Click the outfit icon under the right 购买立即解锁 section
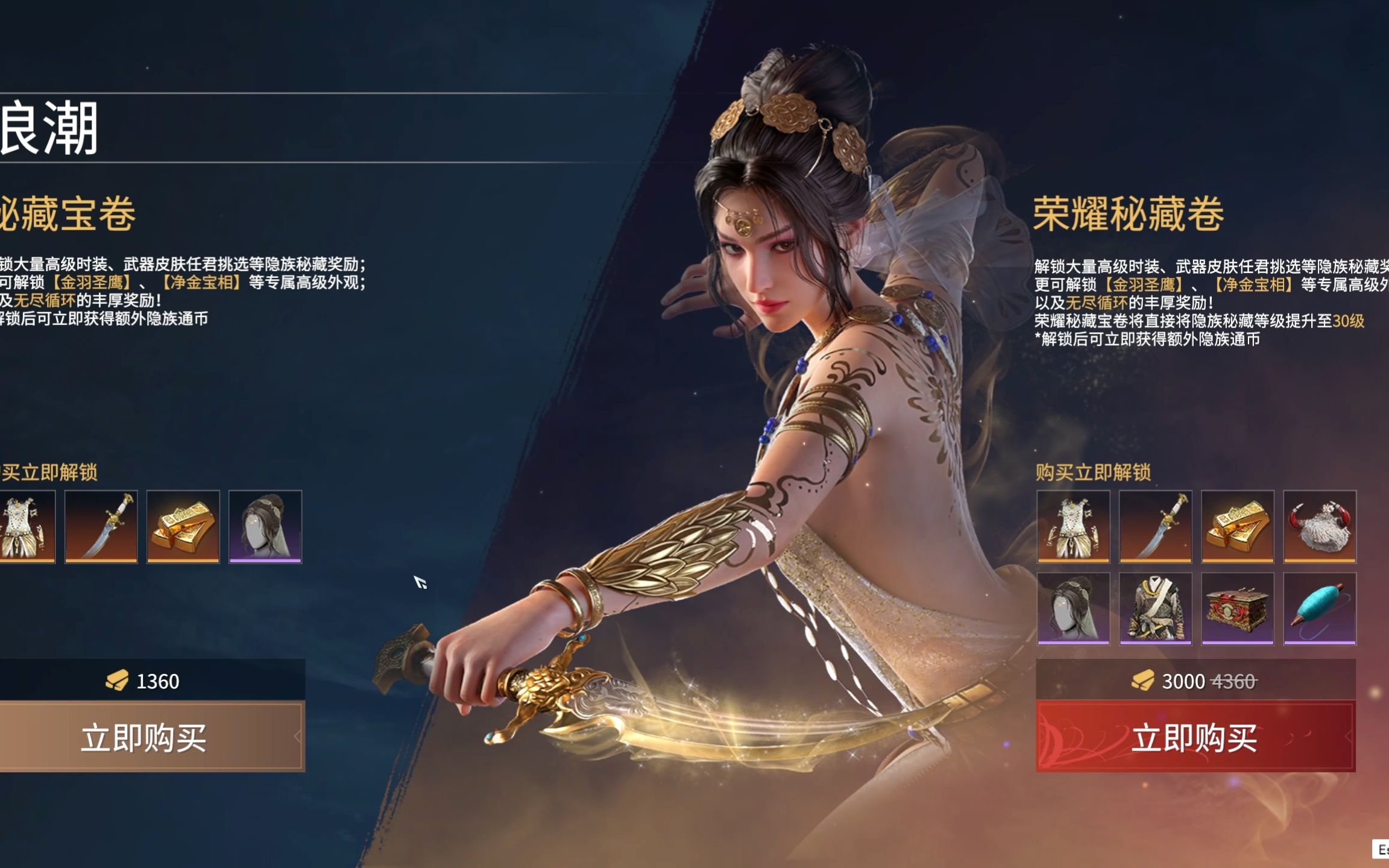 pos(1073,526)
